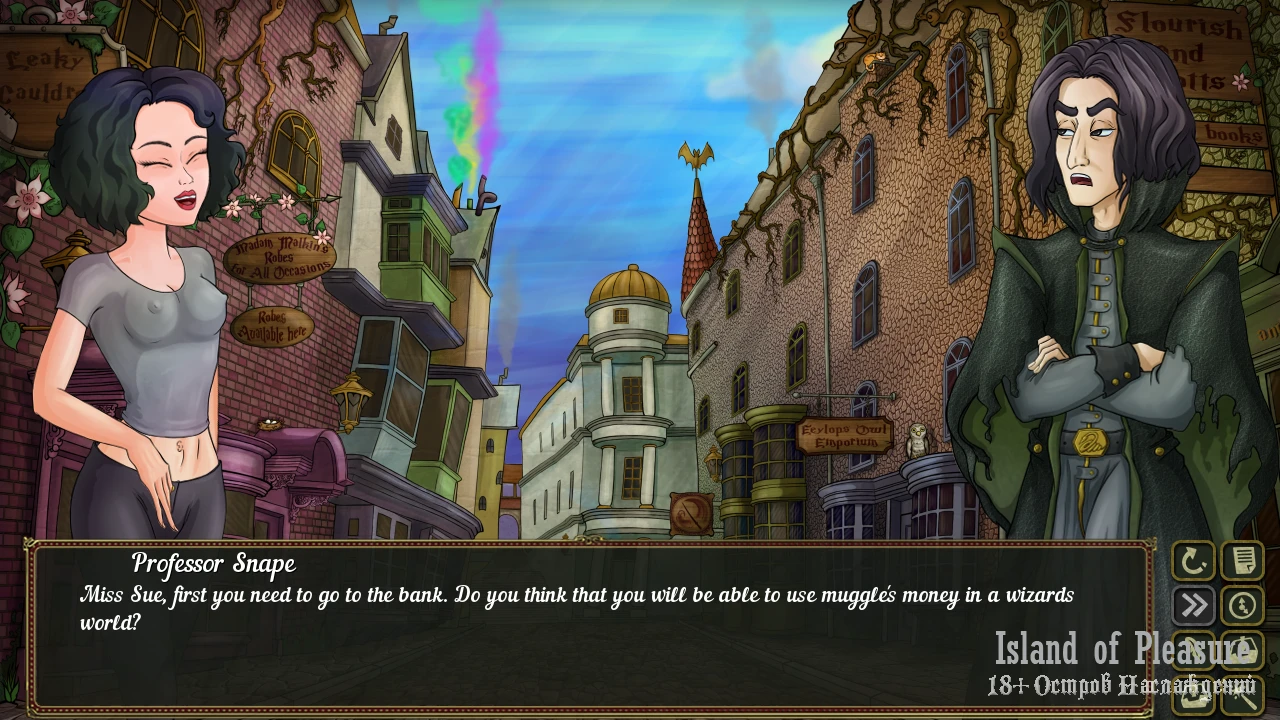Click the quill feather icon
Image resolution: width=1280 pixels, height=720 pixels.
pyautogui.click(x=1193, y=650)
